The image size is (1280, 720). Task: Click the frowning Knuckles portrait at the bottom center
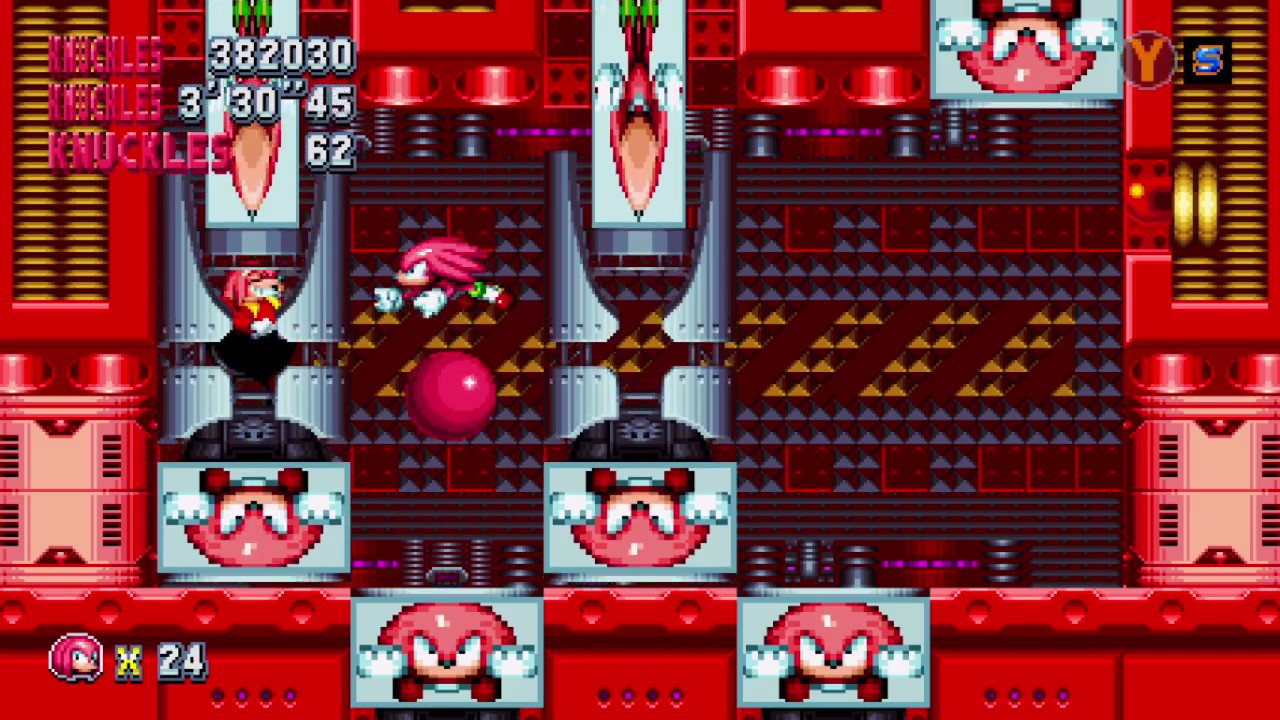click(x=447, y=650)
